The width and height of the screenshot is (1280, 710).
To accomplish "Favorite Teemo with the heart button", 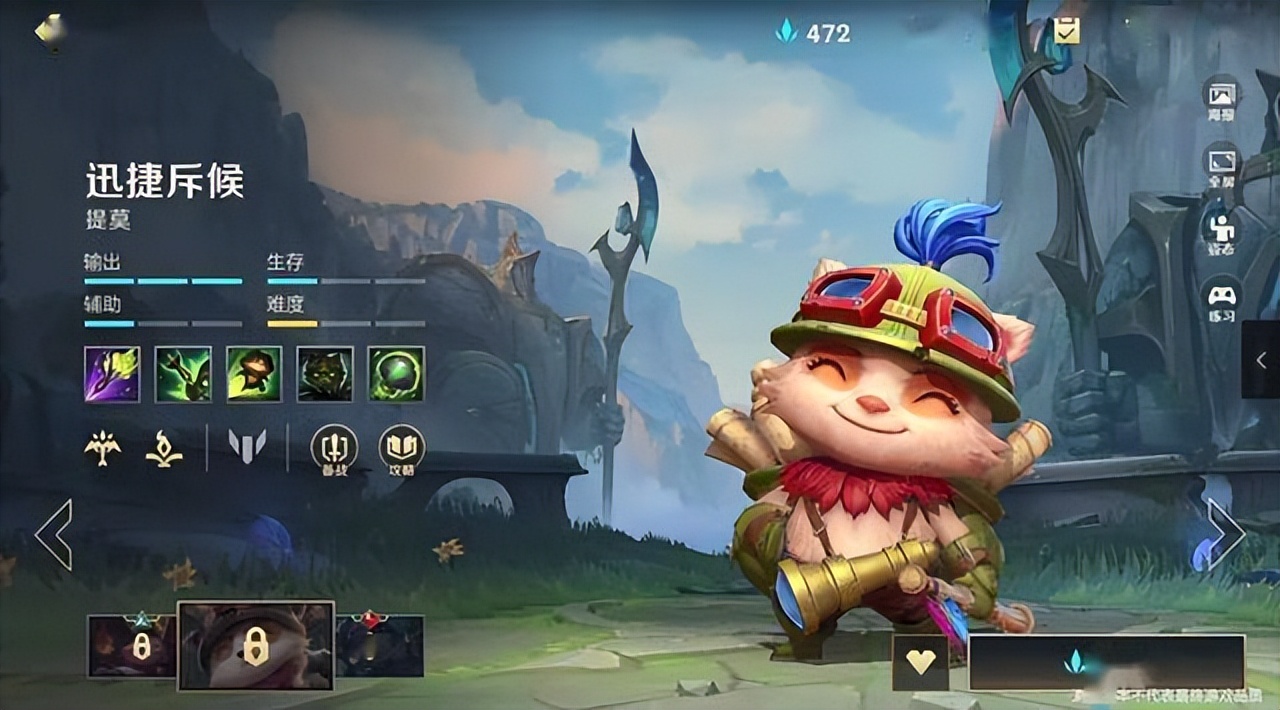I will pyautogui.click(x=920, y=662).
